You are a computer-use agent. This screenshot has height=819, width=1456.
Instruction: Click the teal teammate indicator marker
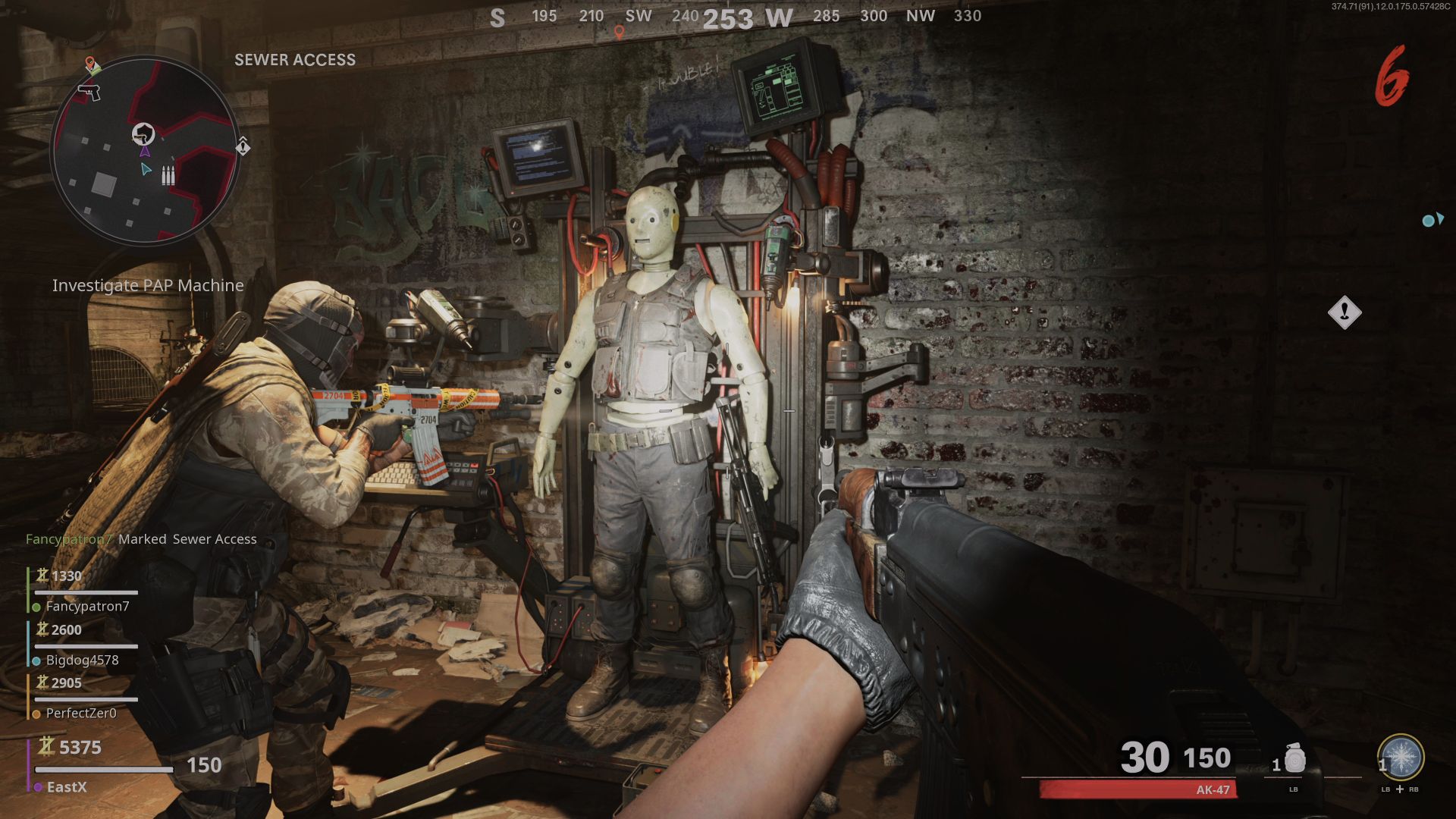pos(1432,220)
